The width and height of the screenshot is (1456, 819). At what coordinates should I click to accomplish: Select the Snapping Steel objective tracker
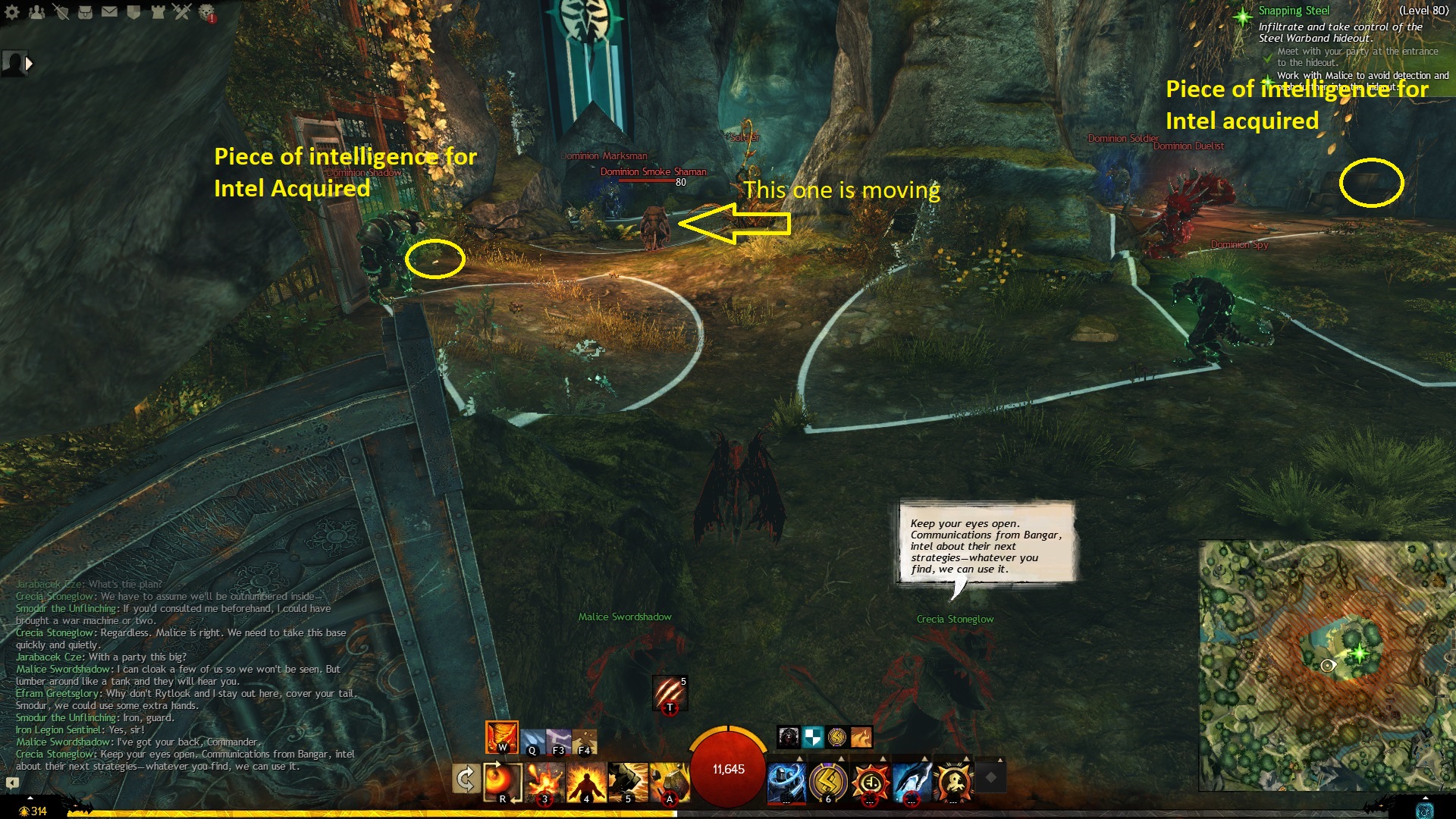coord(1294,11)
